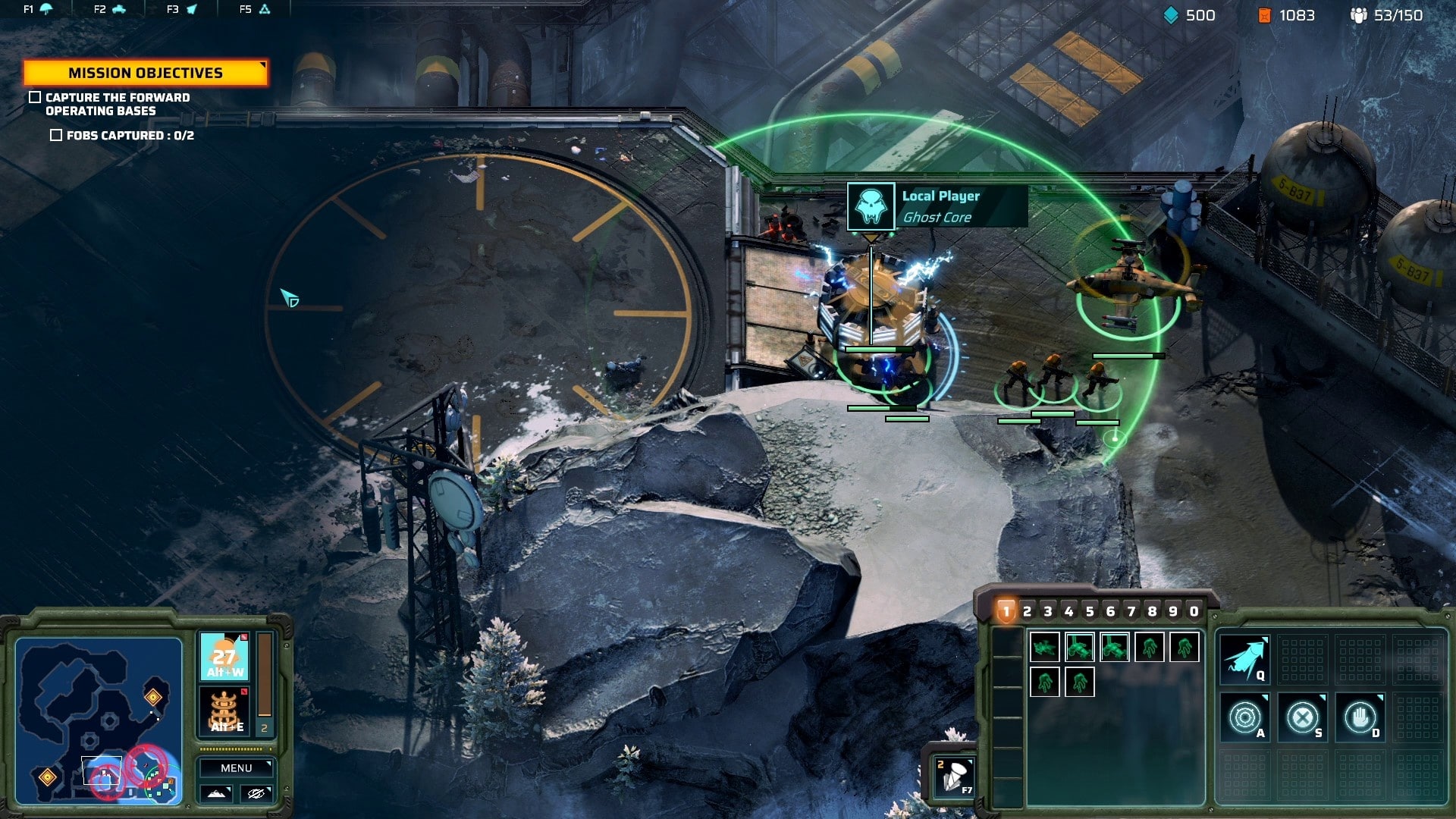The image size is (1456, 819).
Task: Issue the attack-move target command
Action: click(x=1244, y=717)
